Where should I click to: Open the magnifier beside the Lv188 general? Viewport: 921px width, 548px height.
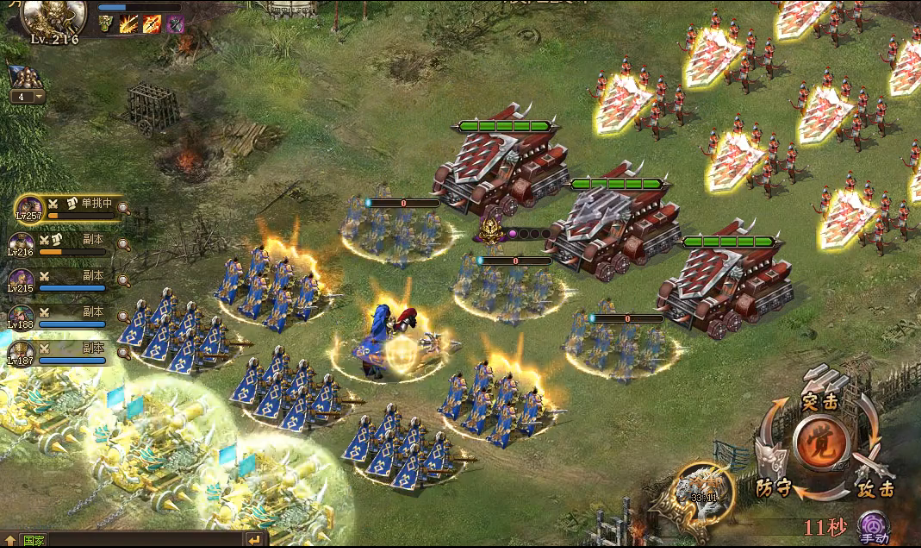point(124,316)
